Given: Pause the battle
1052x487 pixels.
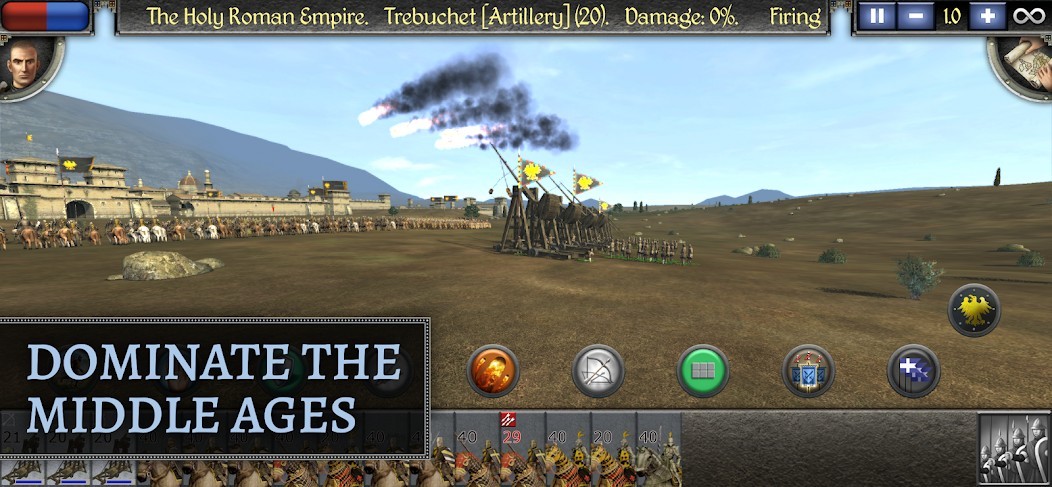Looking at the screenshot, I should pyautogui.click(x=877, y=16).
